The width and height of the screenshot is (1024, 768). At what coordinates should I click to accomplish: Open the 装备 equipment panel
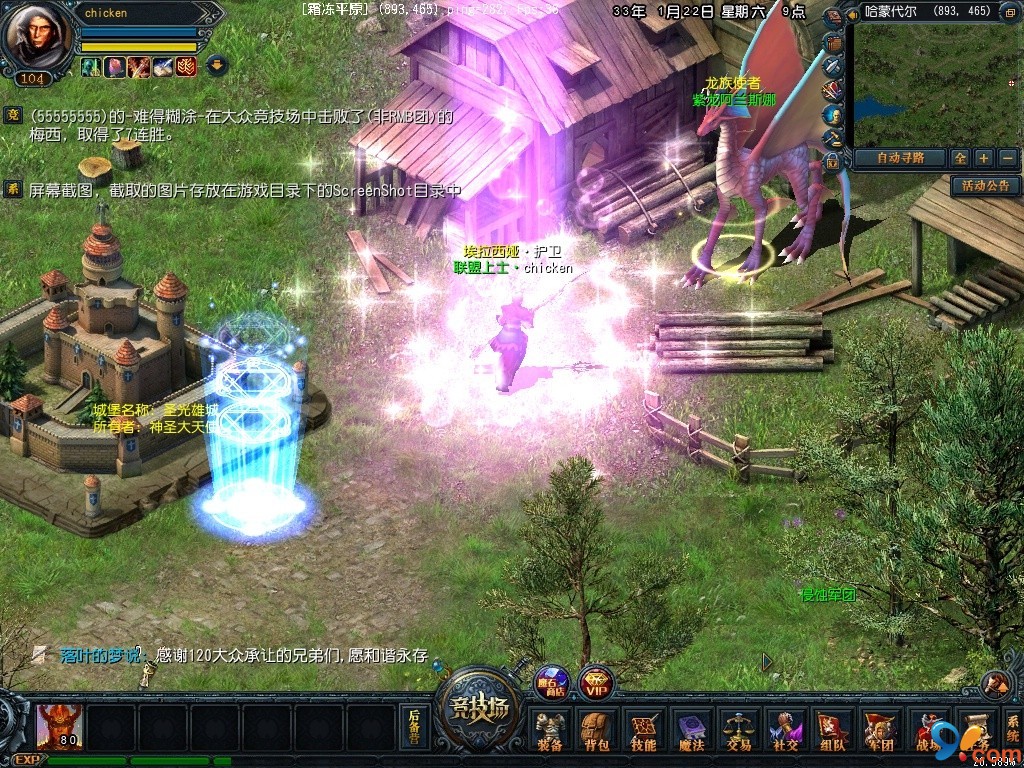point(549,729)
